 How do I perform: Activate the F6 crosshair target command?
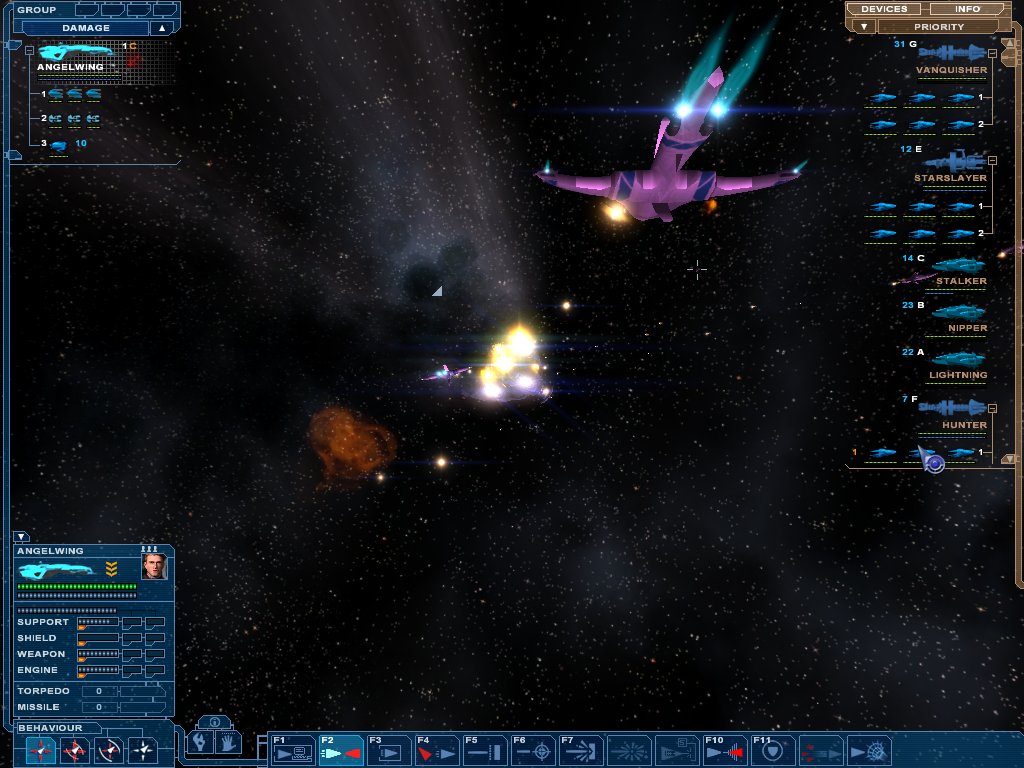point(531,750)
